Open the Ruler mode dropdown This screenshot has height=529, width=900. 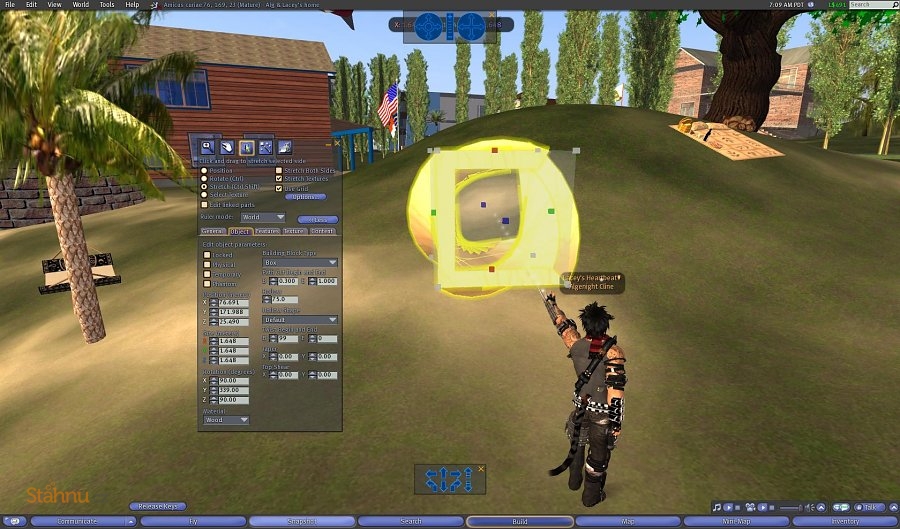264,217
